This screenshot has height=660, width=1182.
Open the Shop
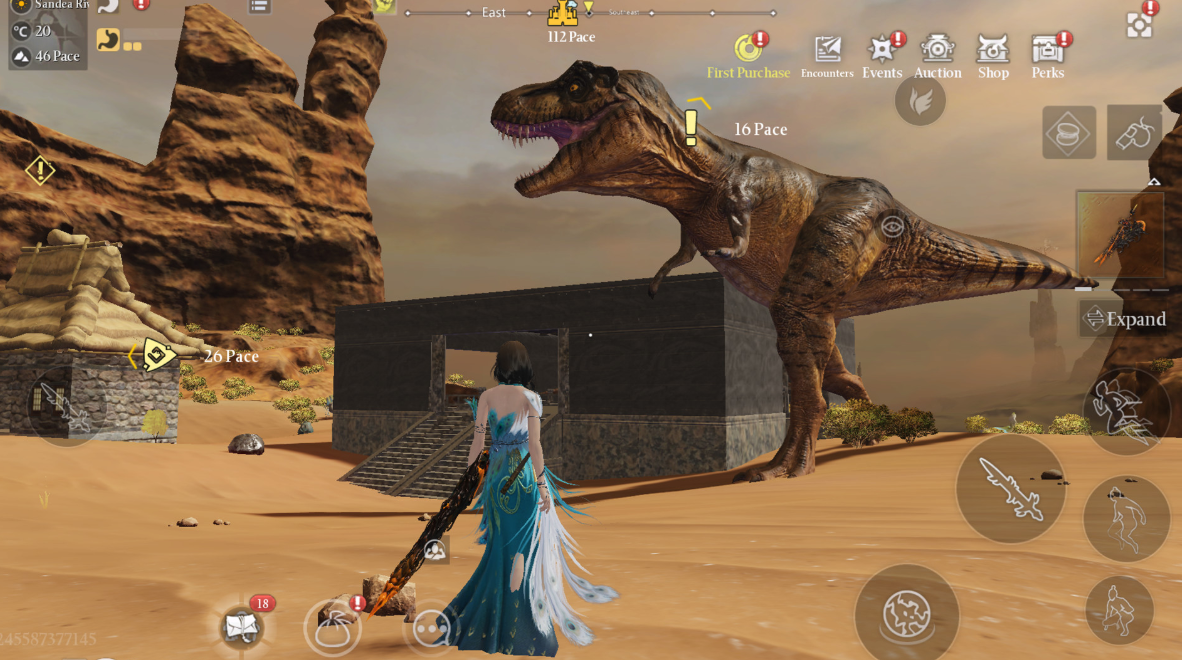click(993, 55)
